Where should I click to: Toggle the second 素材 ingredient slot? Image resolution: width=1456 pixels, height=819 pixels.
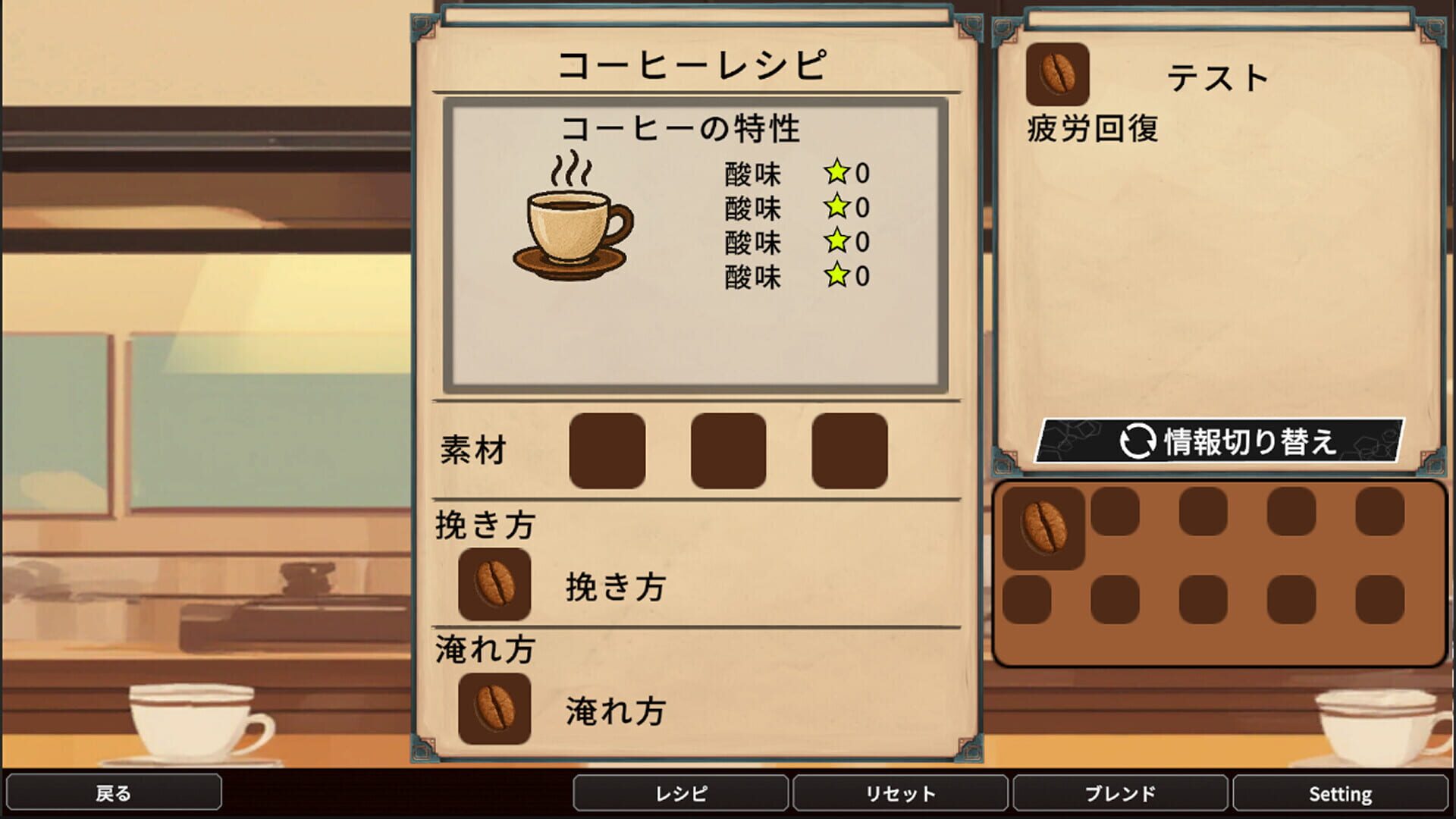point(726,450)
